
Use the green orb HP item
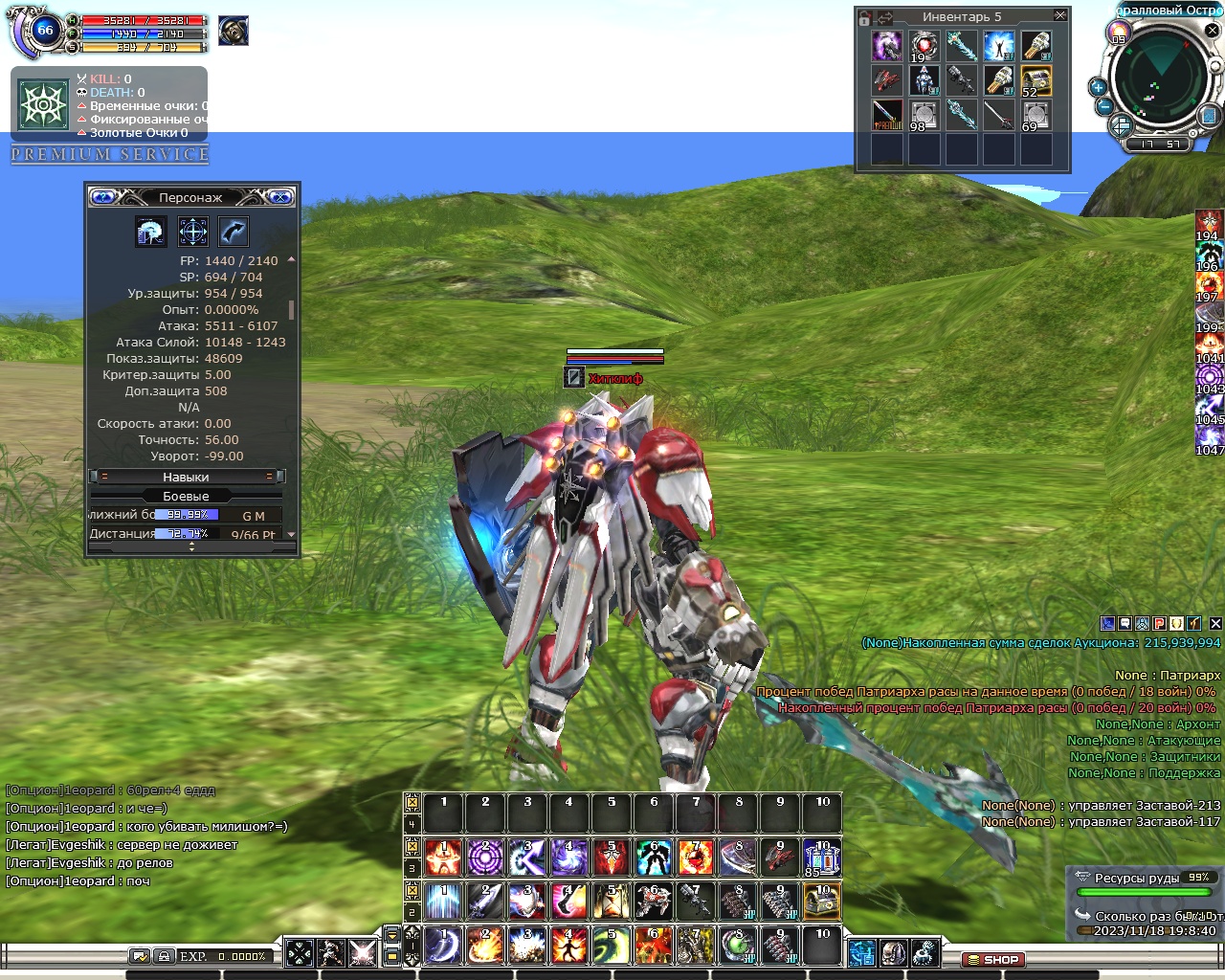(738, 946)
